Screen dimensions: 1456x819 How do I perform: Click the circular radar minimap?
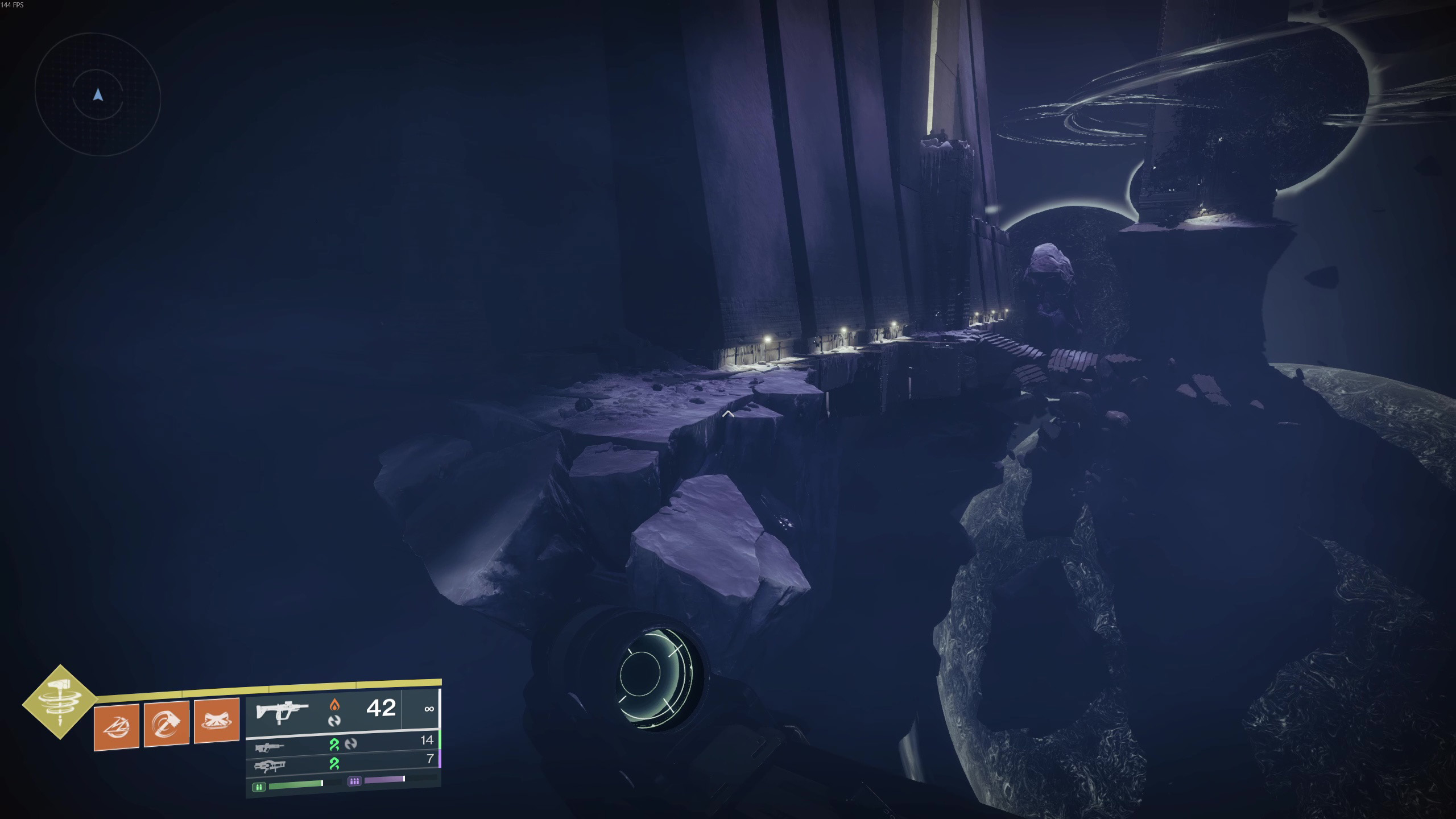click(98, 96)
